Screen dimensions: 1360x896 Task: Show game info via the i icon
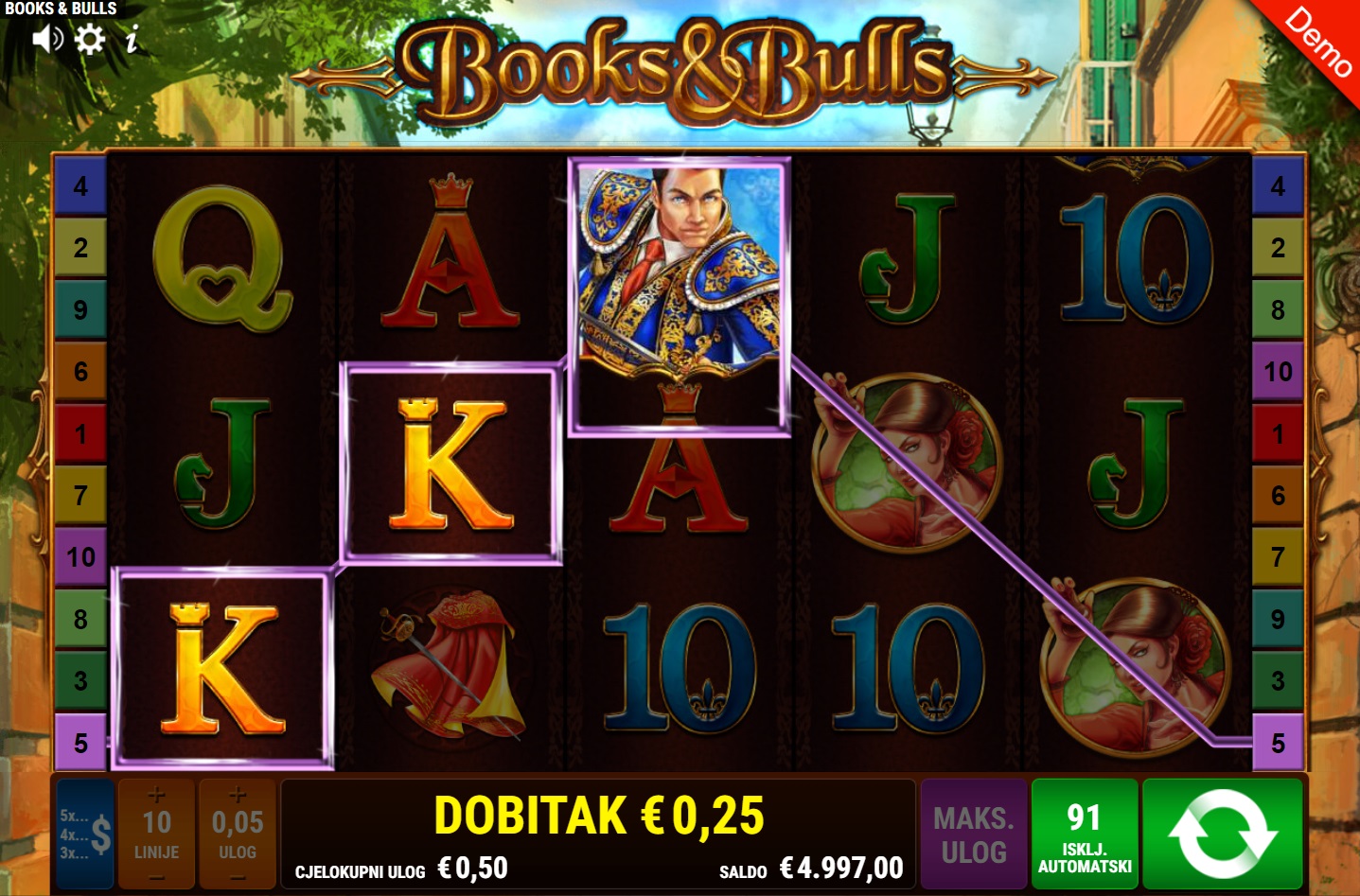coord(132,40)
